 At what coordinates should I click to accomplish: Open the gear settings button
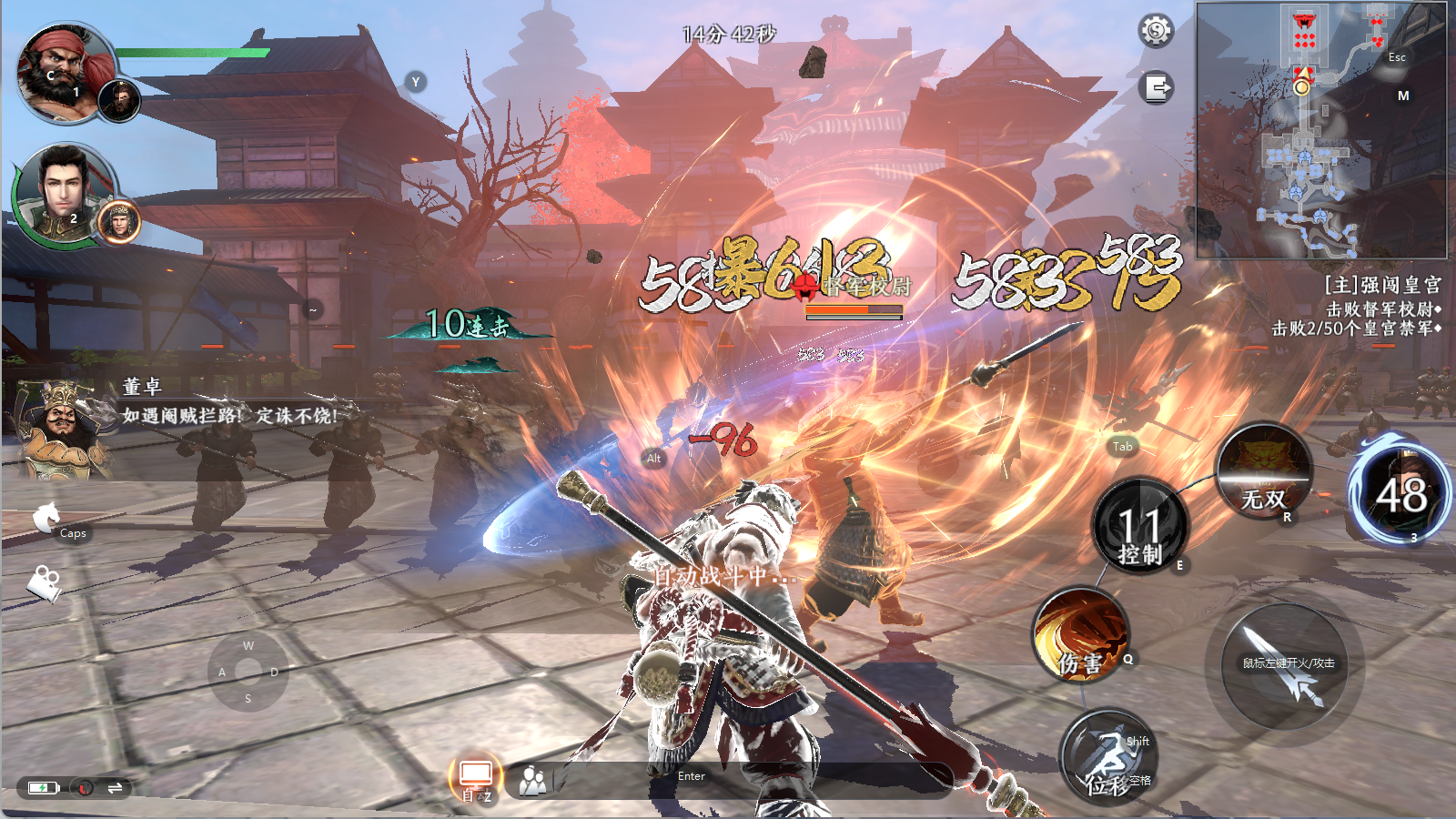pyautogui.click(x=1156, y=31)
